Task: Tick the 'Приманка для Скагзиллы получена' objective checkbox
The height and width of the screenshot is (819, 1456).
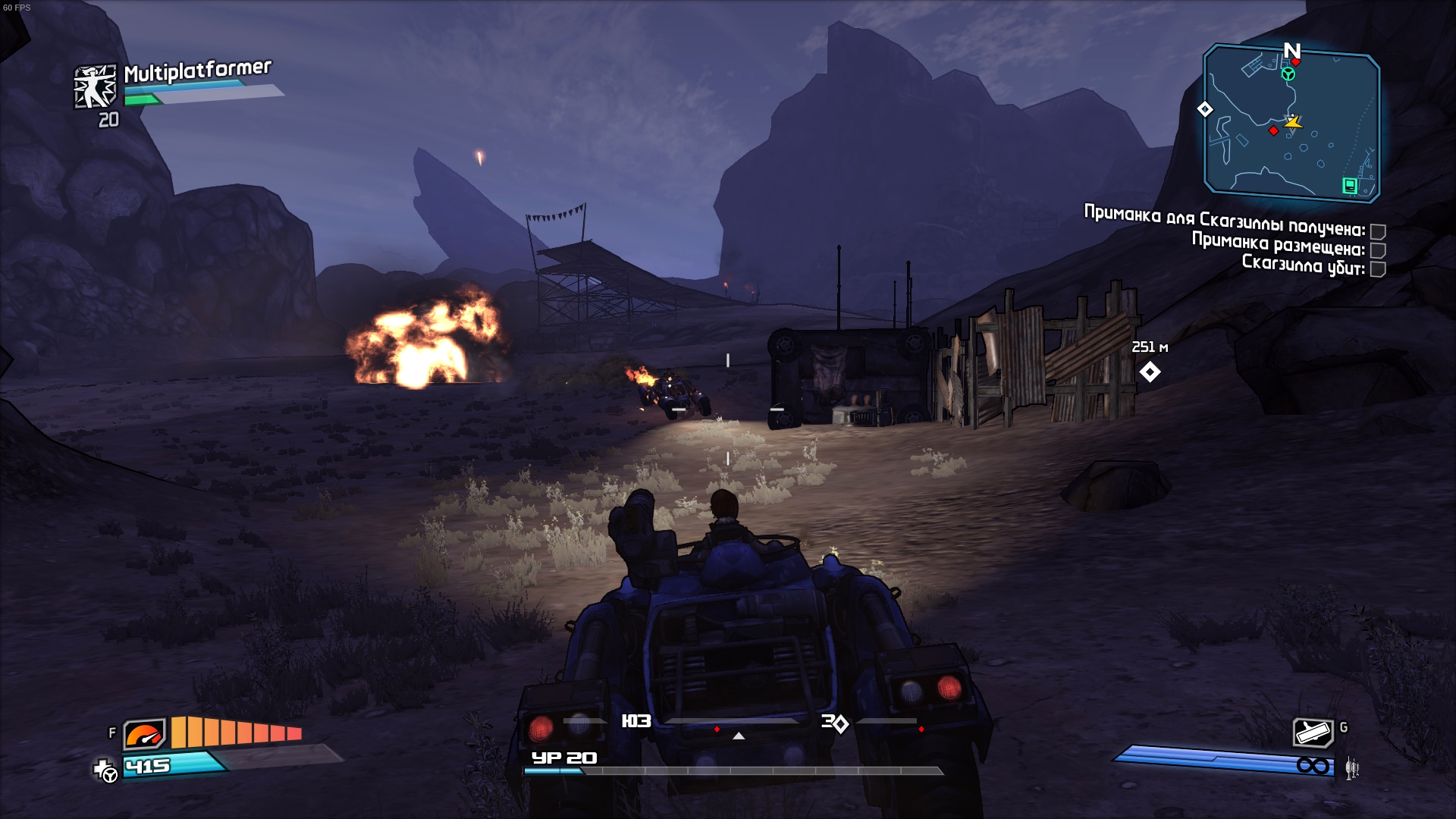Action: [x=1378, y=231]
